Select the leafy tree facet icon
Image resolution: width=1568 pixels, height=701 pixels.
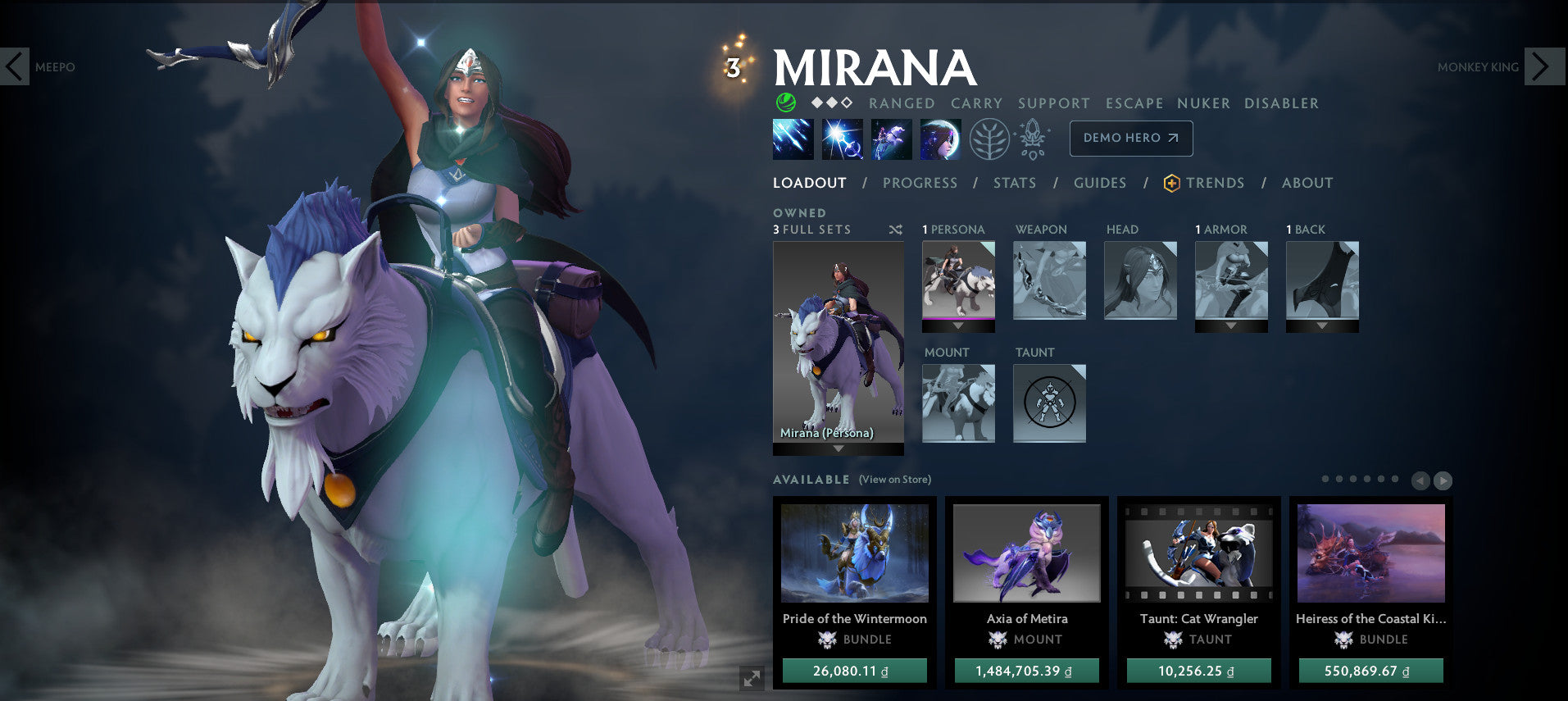[989, 139]
